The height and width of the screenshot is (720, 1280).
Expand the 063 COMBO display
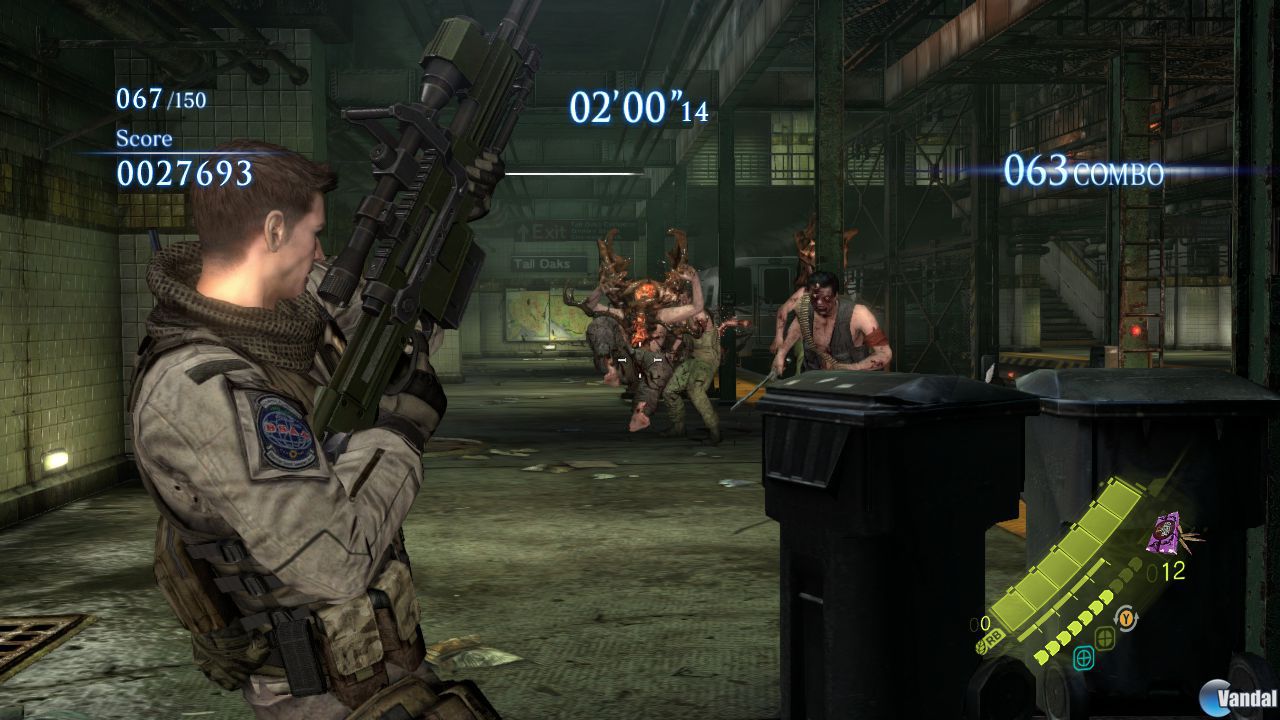[1087, 172]
